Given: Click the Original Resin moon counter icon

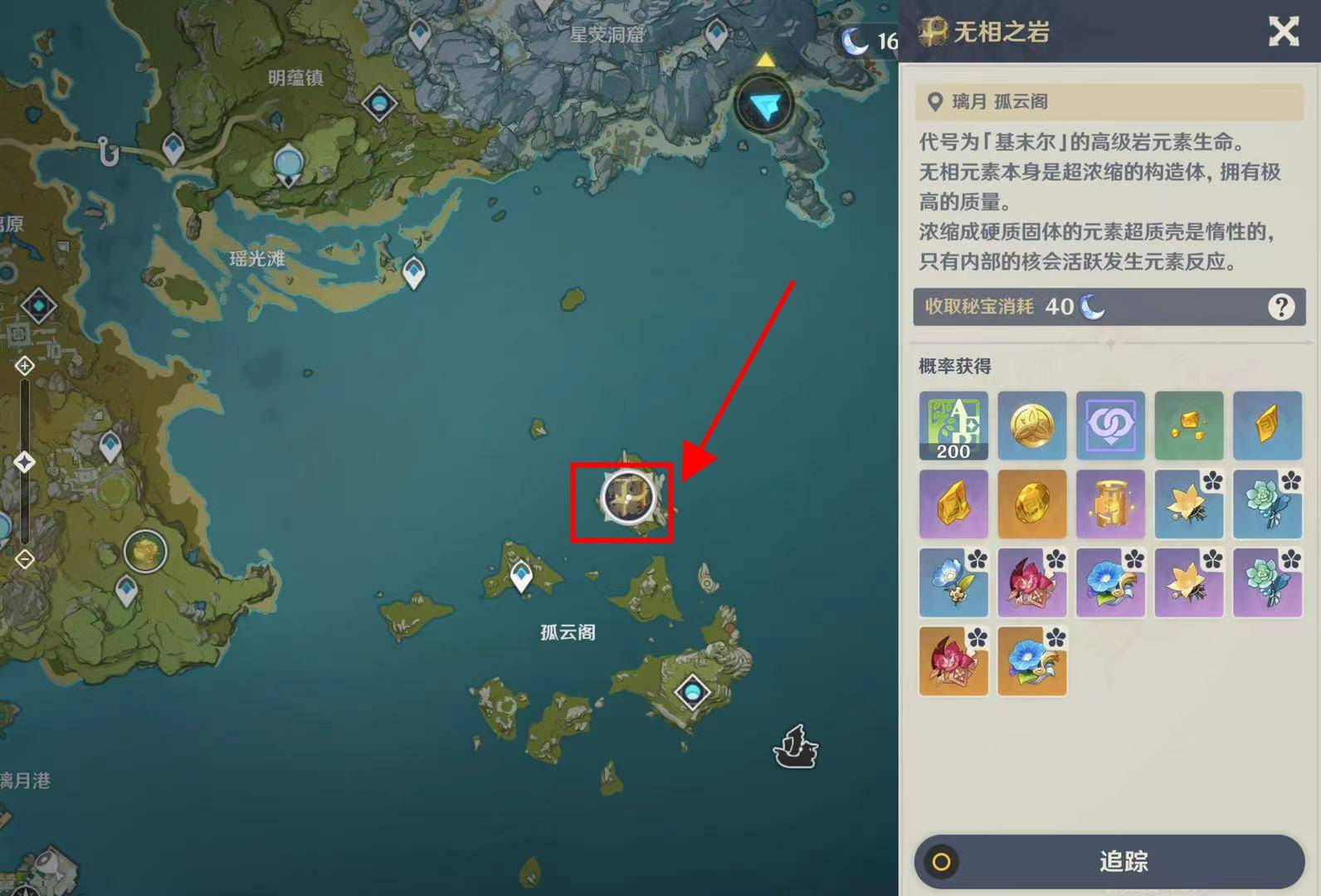Looking at the screenshot, I should click(855, 39).
